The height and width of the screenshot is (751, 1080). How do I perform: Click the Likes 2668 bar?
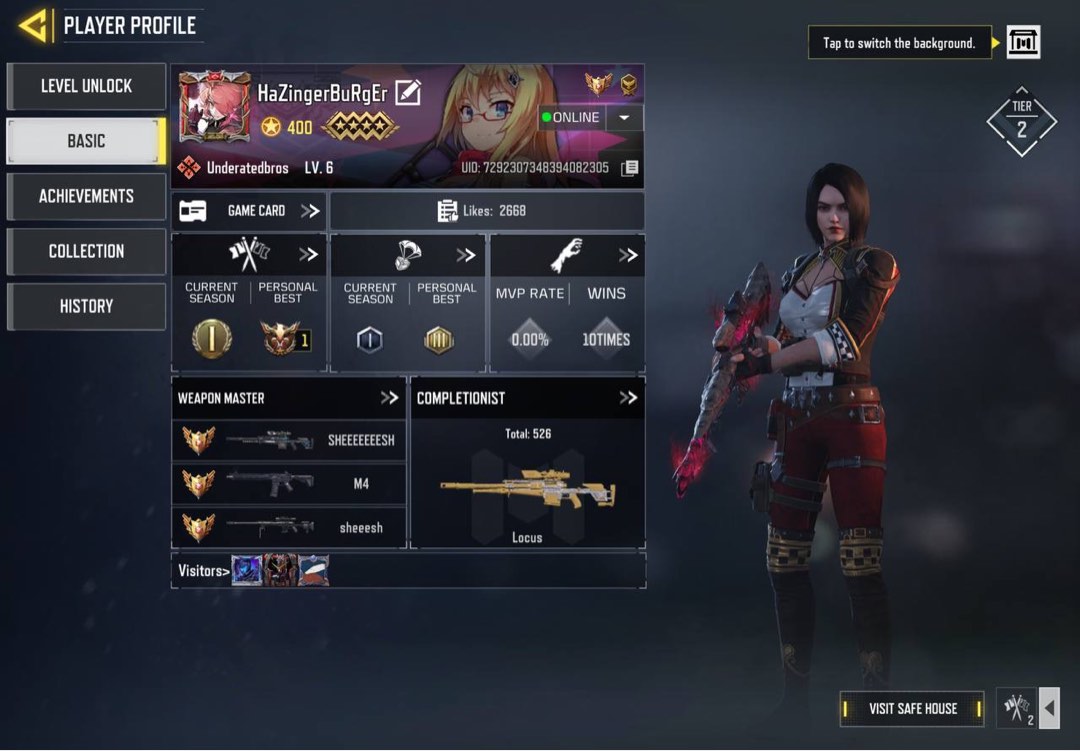(x=487, y=211)
